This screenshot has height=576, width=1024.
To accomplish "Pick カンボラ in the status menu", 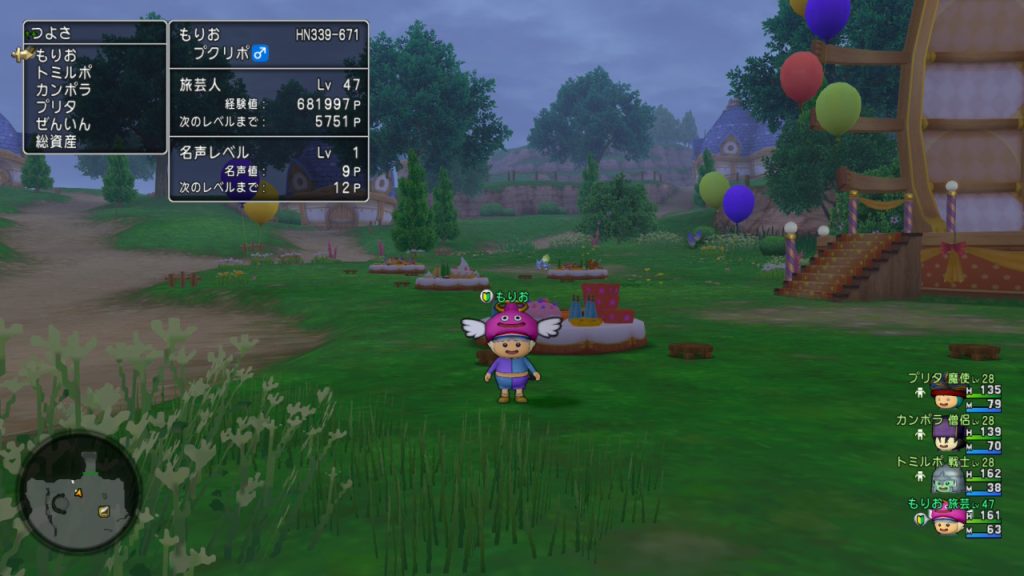I will [x=63, y=89].
